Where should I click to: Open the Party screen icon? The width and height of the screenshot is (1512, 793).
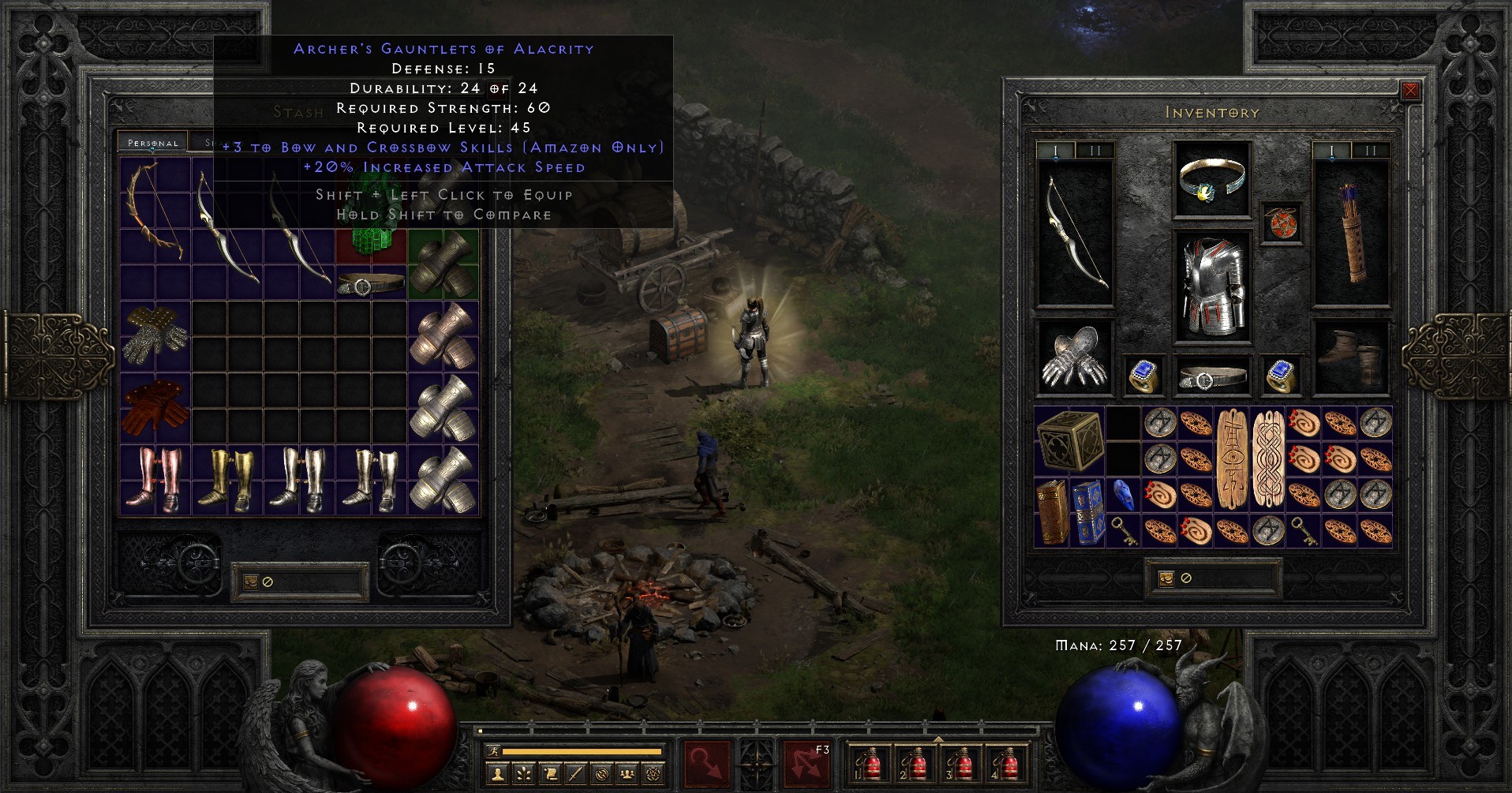click(x=627, y=774)
